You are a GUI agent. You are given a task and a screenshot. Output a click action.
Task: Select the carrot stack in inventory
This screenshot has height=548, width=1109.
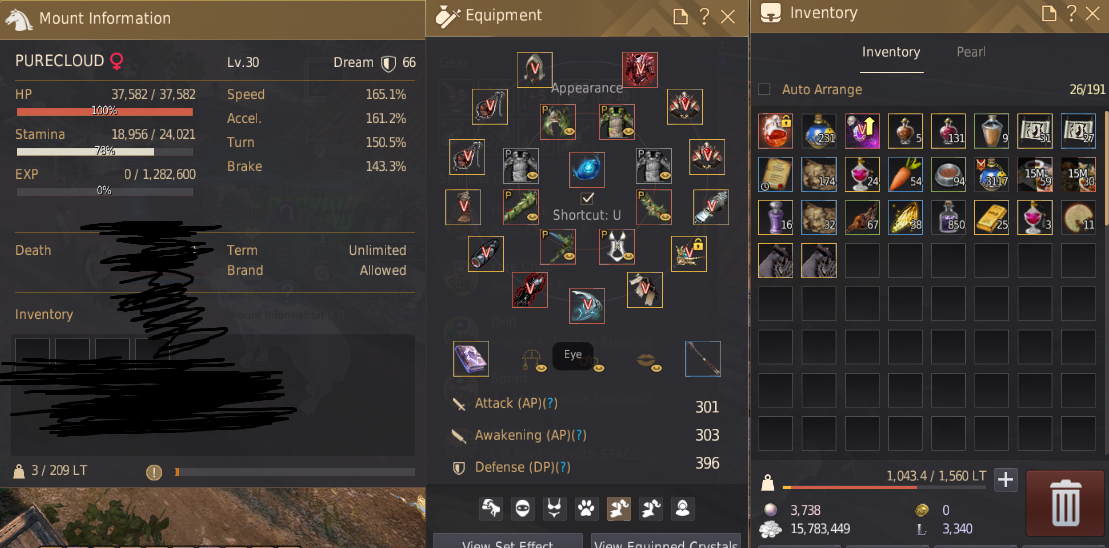tap(905, 174)
